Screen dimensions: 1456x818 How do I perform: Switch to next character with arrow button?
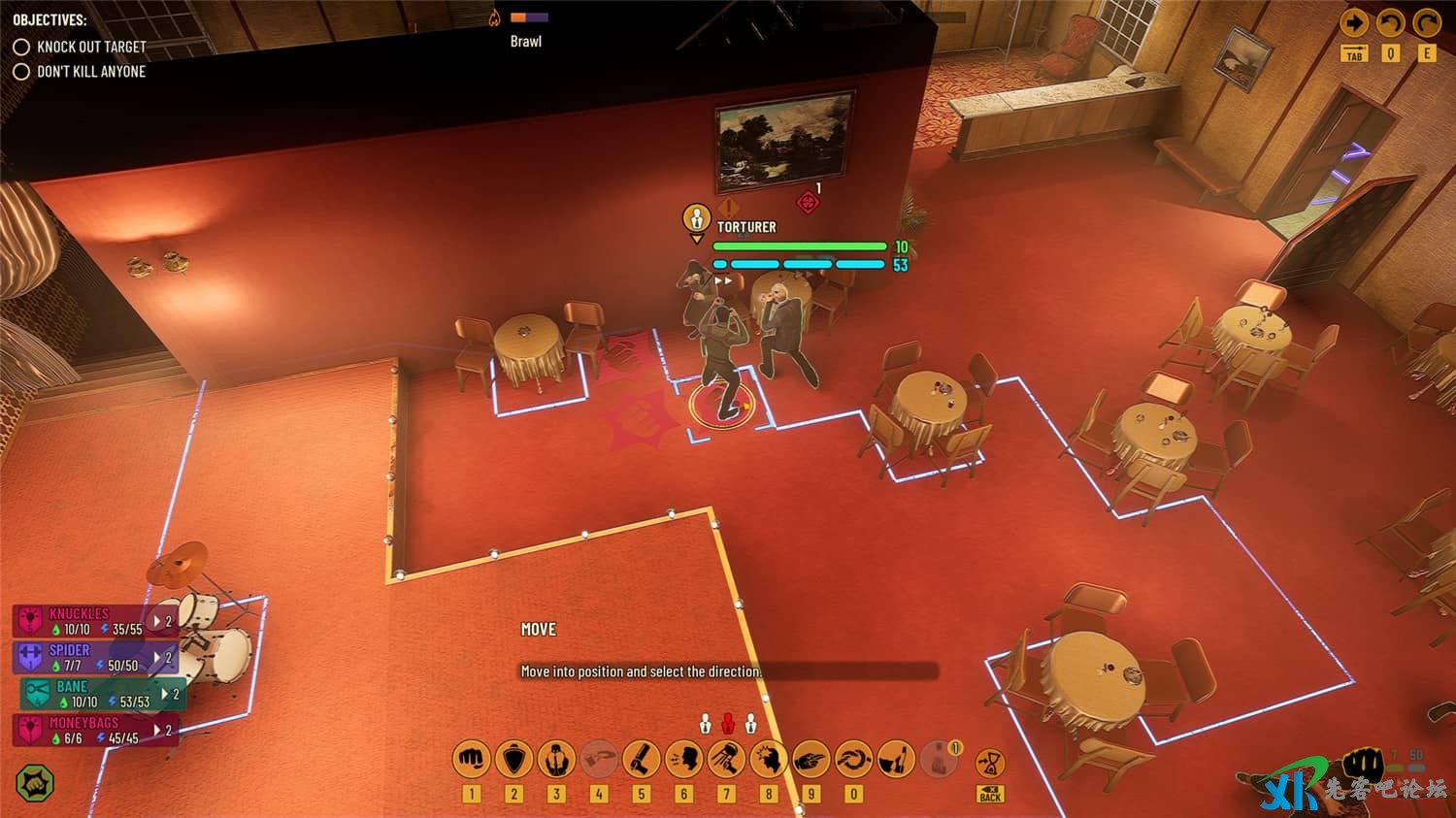point(1354,23)
